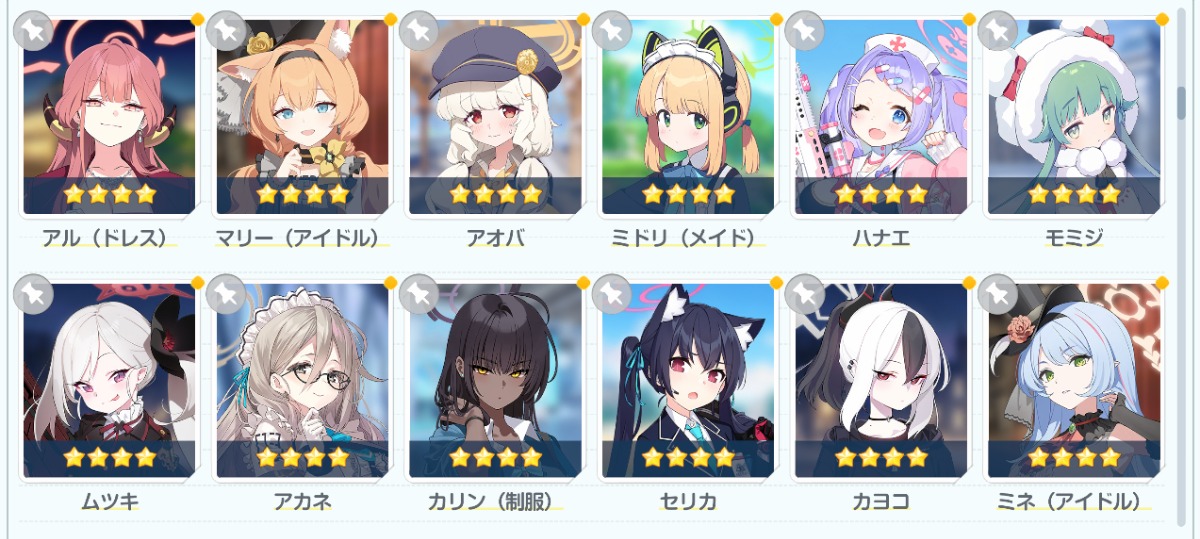Toggle the pin icon on アオバ
The height and width of the screenshot is (539, 1200).
point(419,31)
